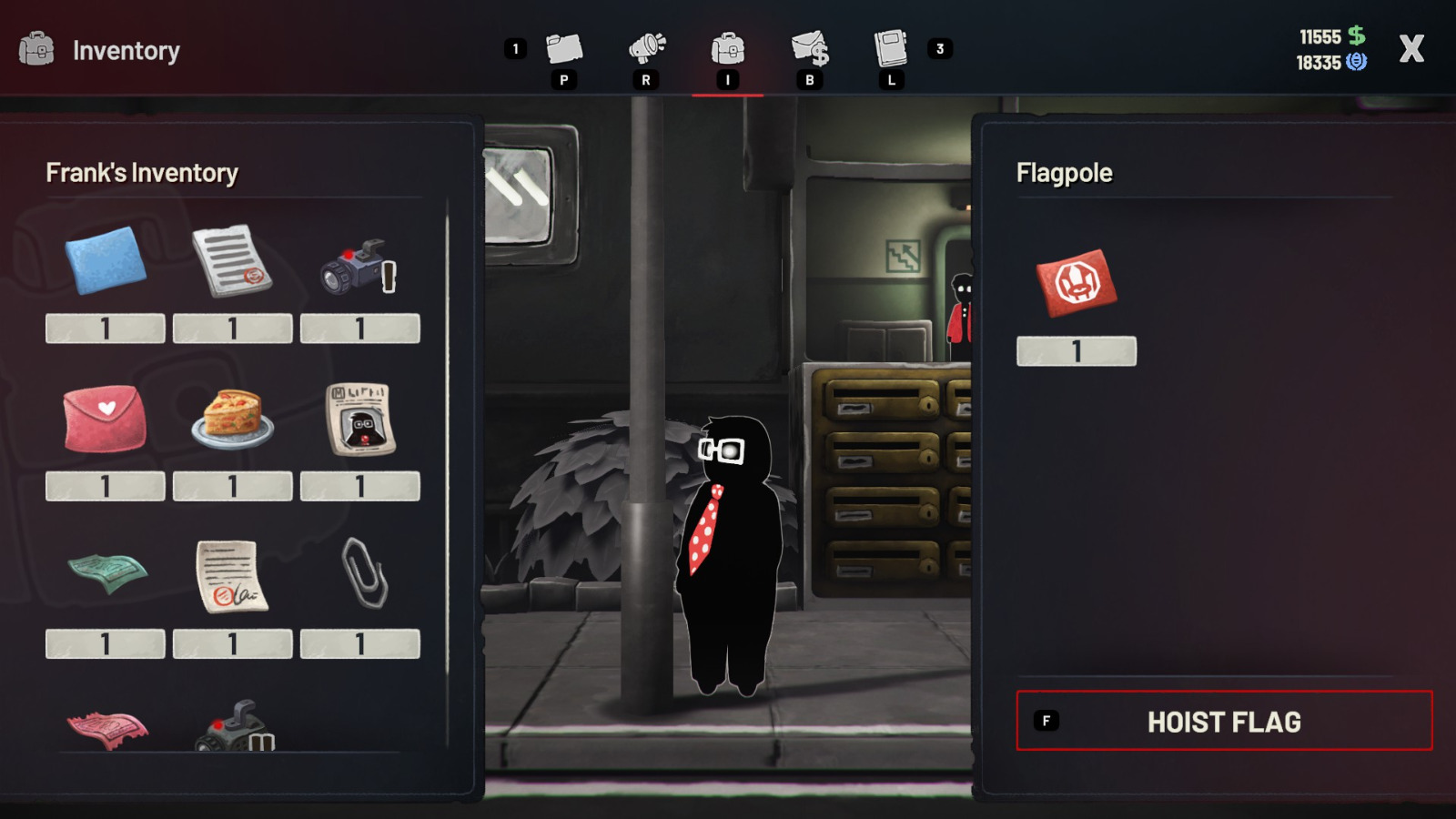Select the red flag in Flagpole slot
Viewport: 1456px width, 819px height.
point(1076,283)
